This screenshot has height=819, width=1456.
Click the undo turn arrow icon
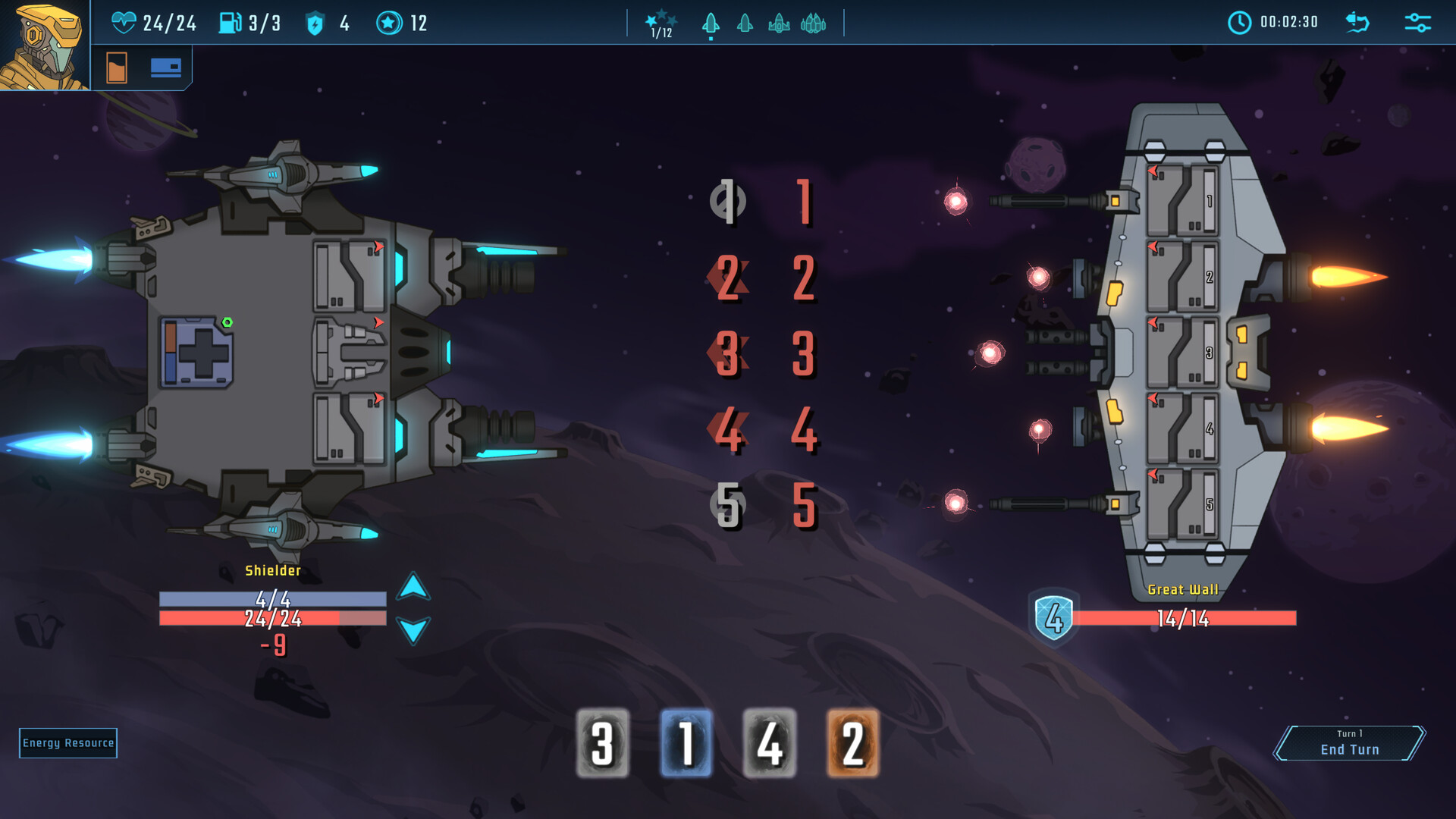click(1357, 23)
